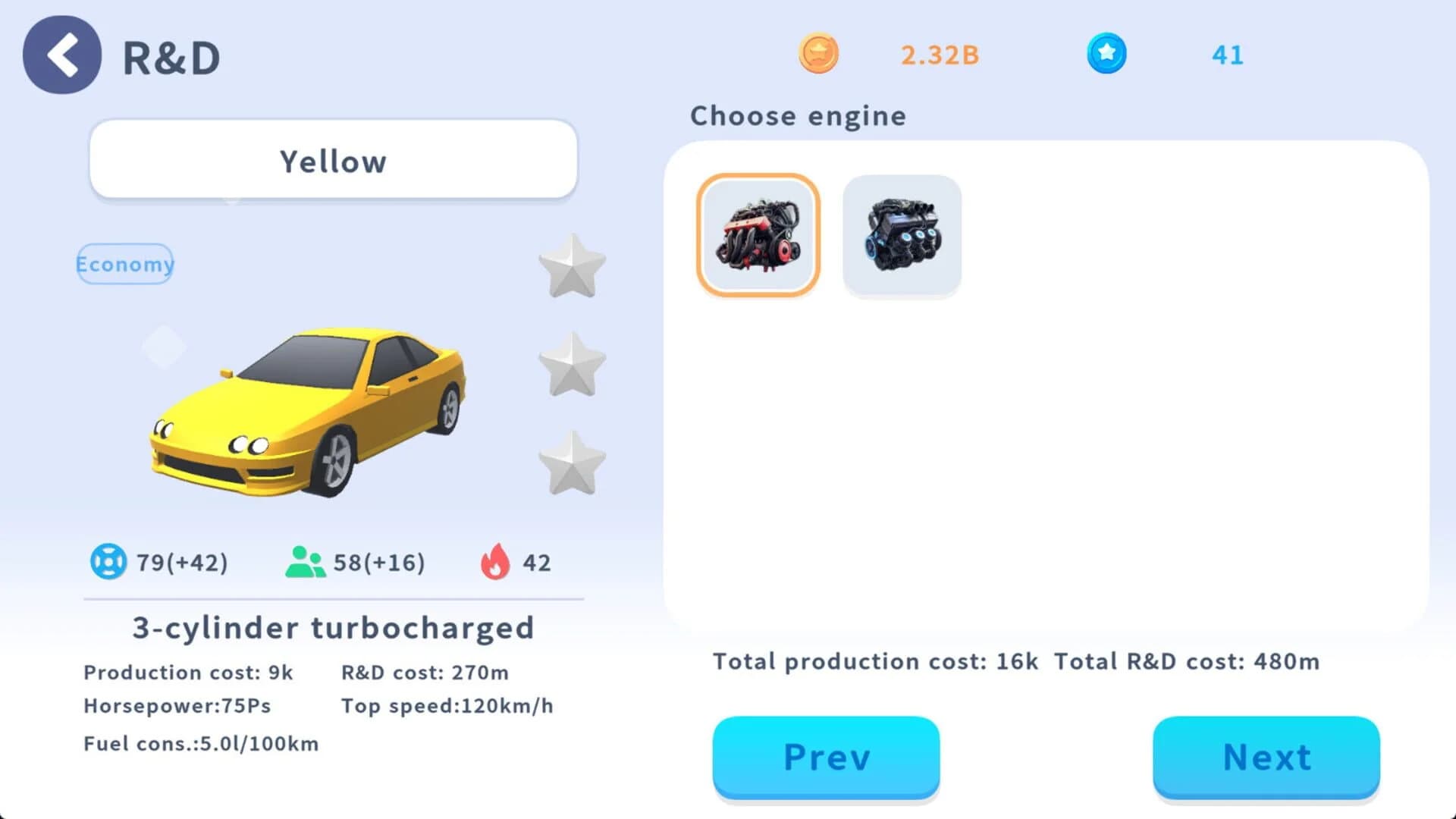The height and width of the screenshot is (819, 1456).
Task: Click the wheel stat icon showing 79
Action: click(x=111, y=562)
